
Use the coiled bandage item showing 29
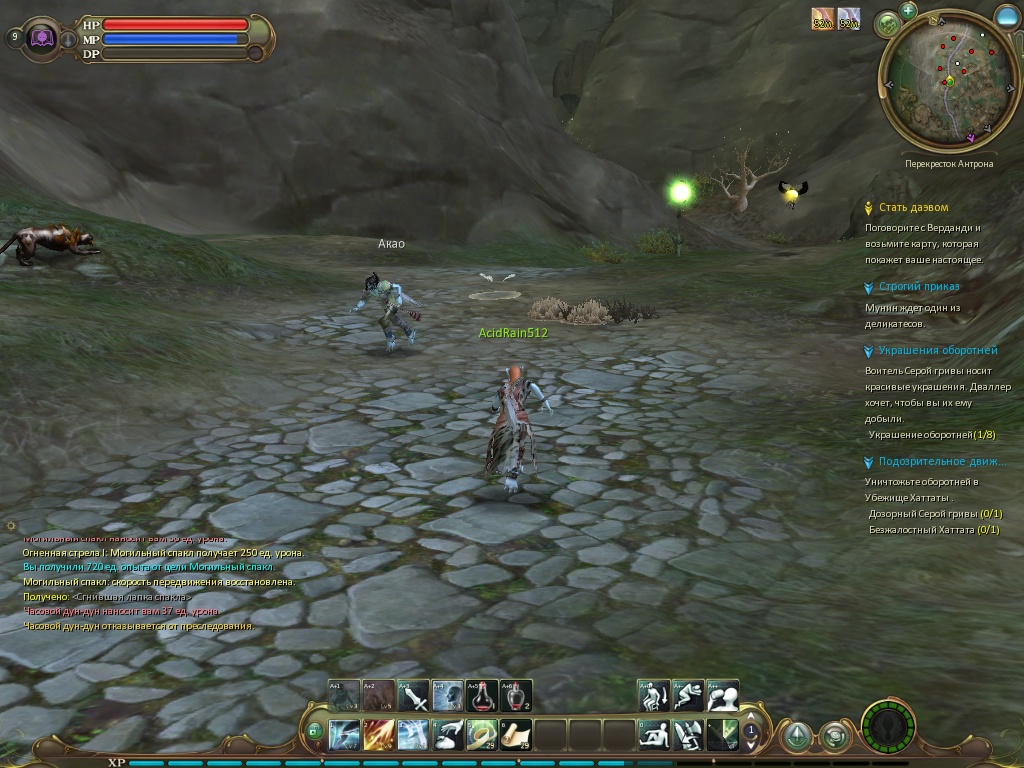pos(482,735)
